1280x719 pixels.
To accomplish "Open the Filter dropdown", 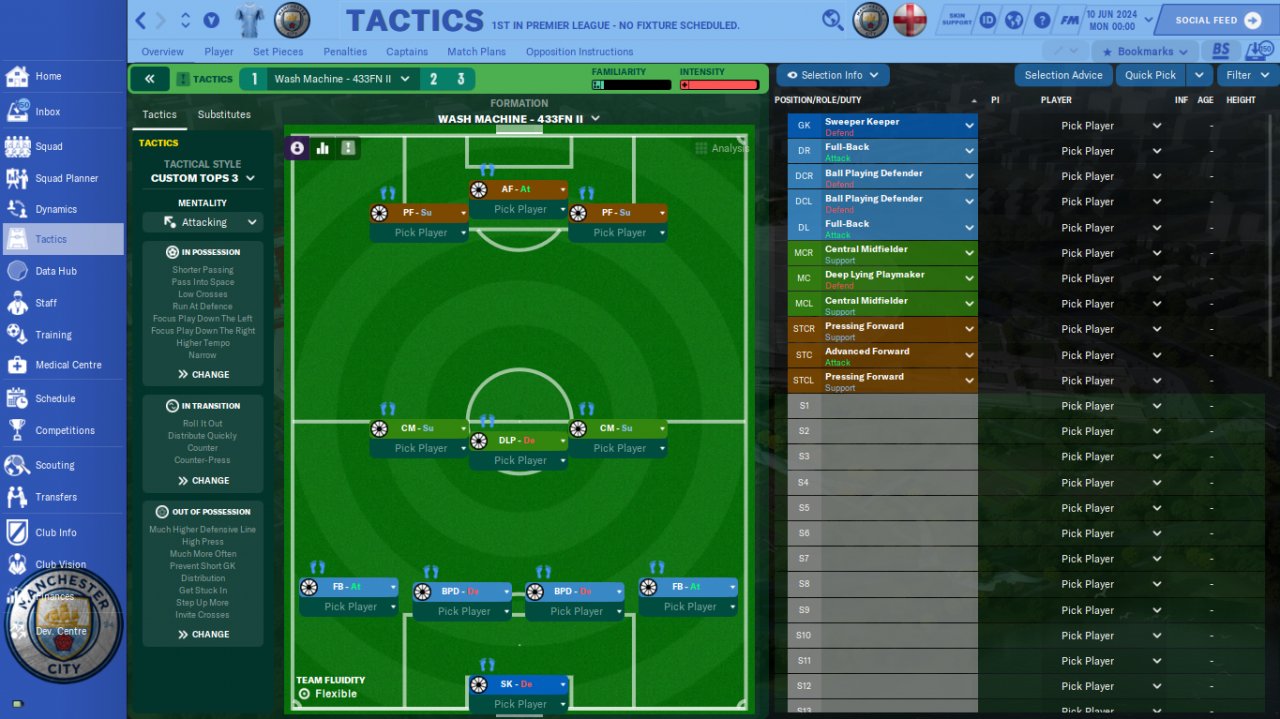I will (x=1247, y=75).
